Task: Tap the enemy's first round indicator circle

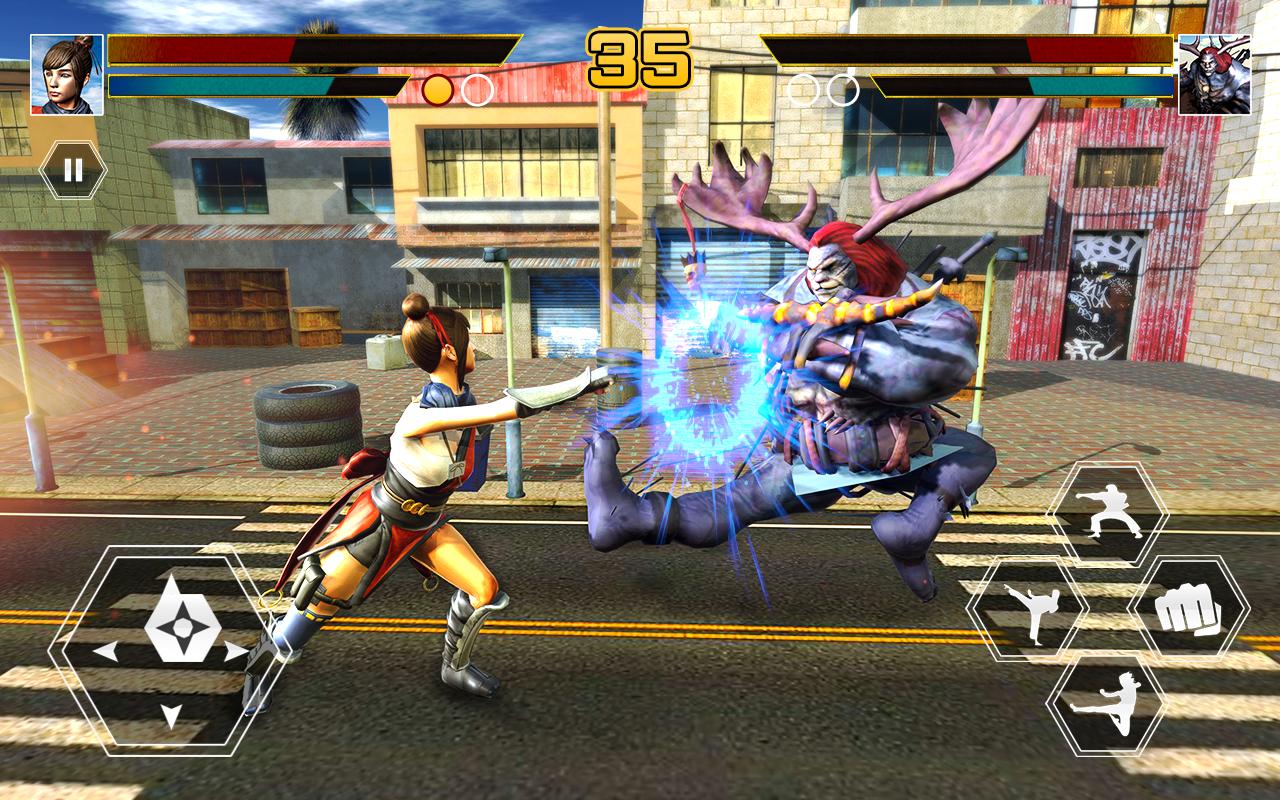Action: (x=802, y=88)
